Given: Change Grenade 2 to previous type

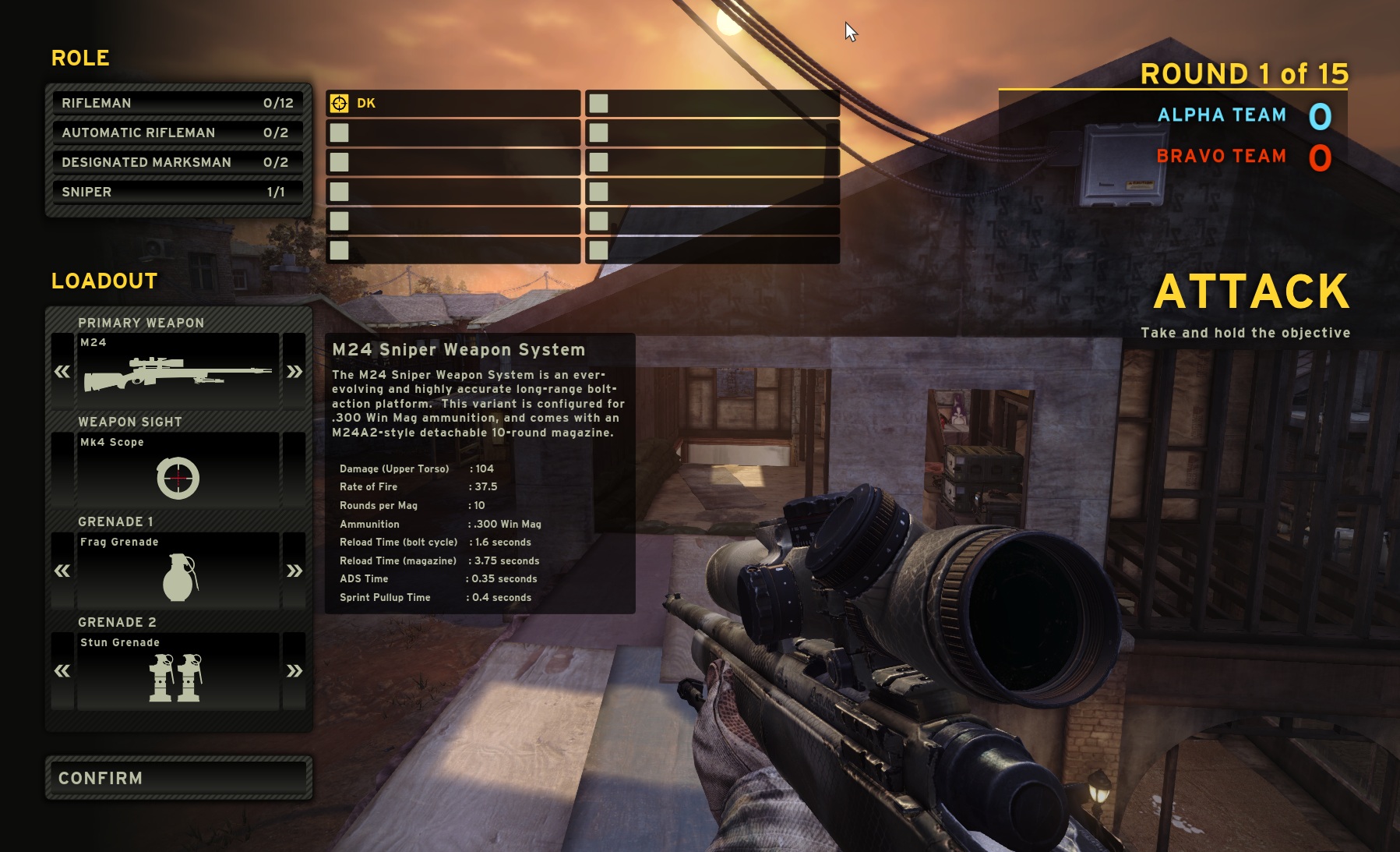Looking at the screenshot, I should coord(62,670).
